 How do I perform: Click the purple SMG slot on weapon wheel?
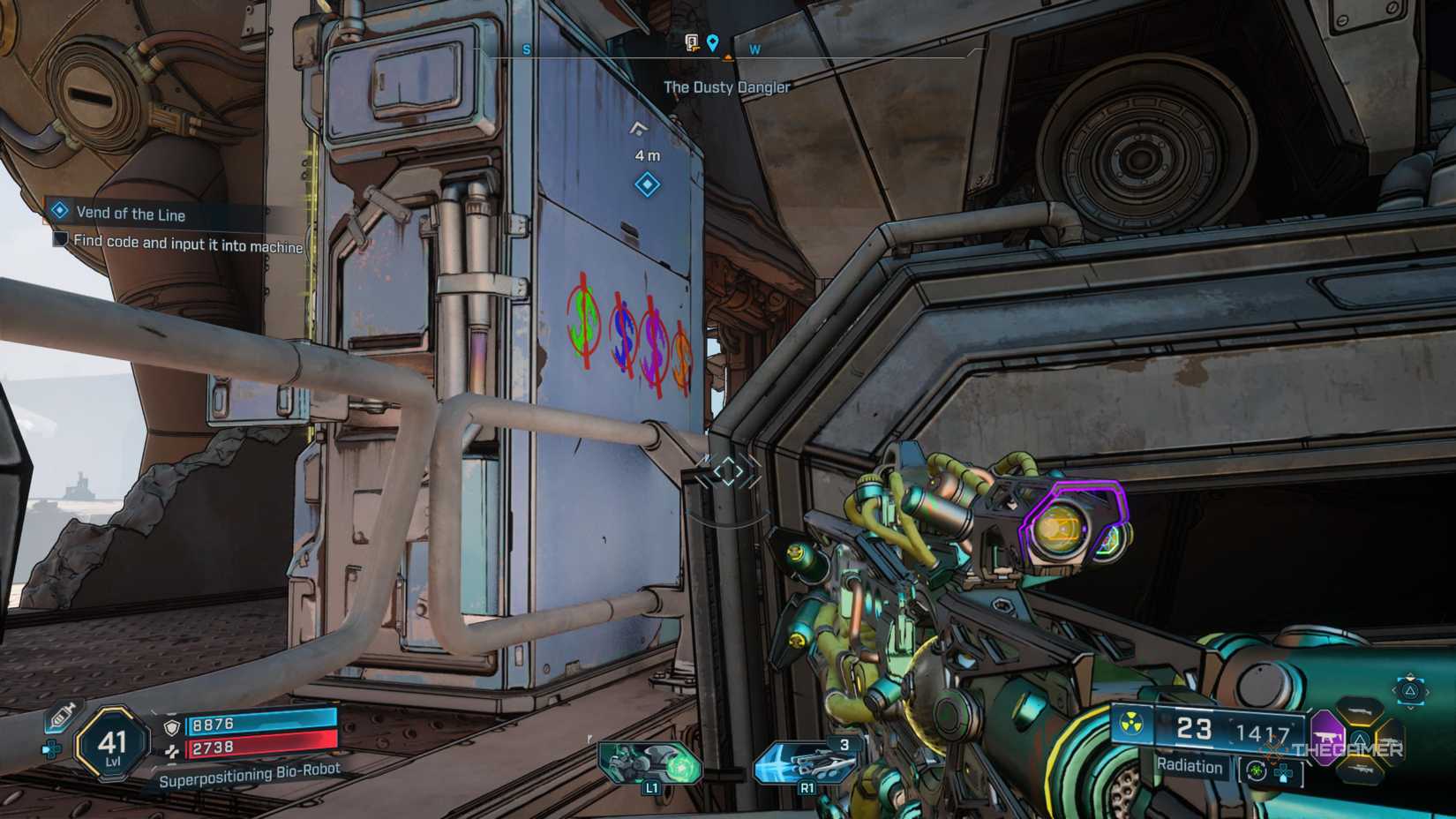pyautogui.click(x=1327, y=738)
